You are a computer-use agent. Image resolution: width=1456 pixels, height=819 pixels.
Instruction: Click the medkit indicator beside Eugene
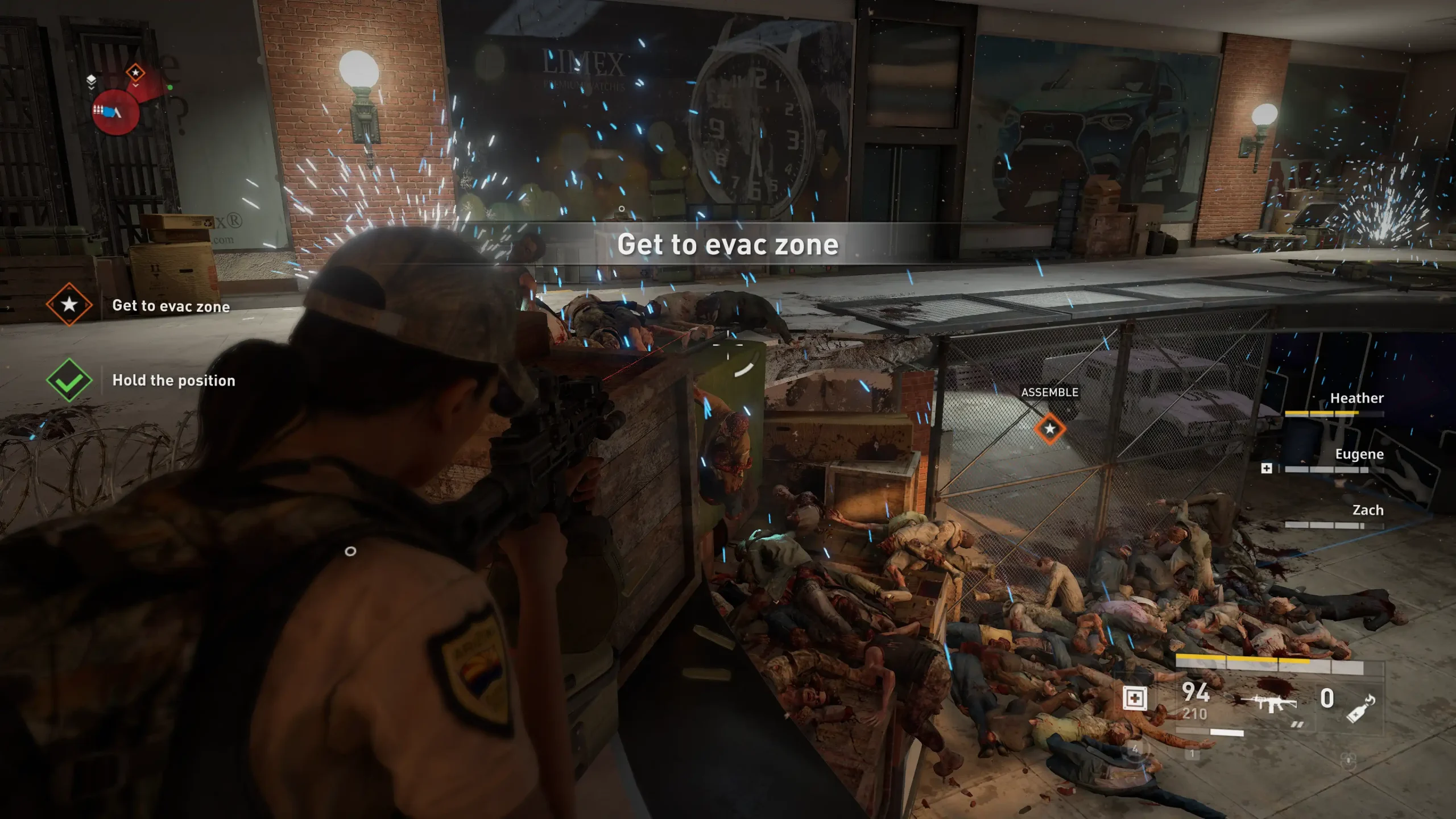pyautogui.click(x=1267, y=468)
